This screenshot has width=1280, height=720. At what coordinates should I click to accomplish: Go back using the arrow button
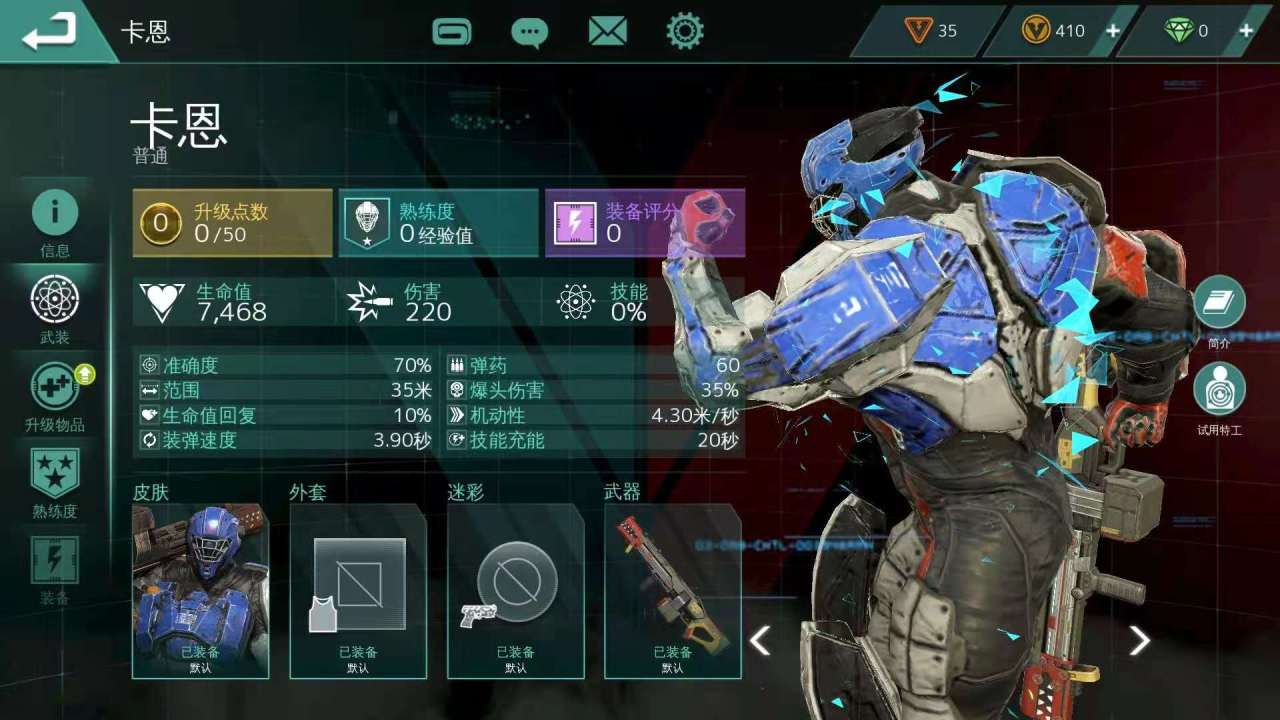pyautogui.click(x=50, y=32)
